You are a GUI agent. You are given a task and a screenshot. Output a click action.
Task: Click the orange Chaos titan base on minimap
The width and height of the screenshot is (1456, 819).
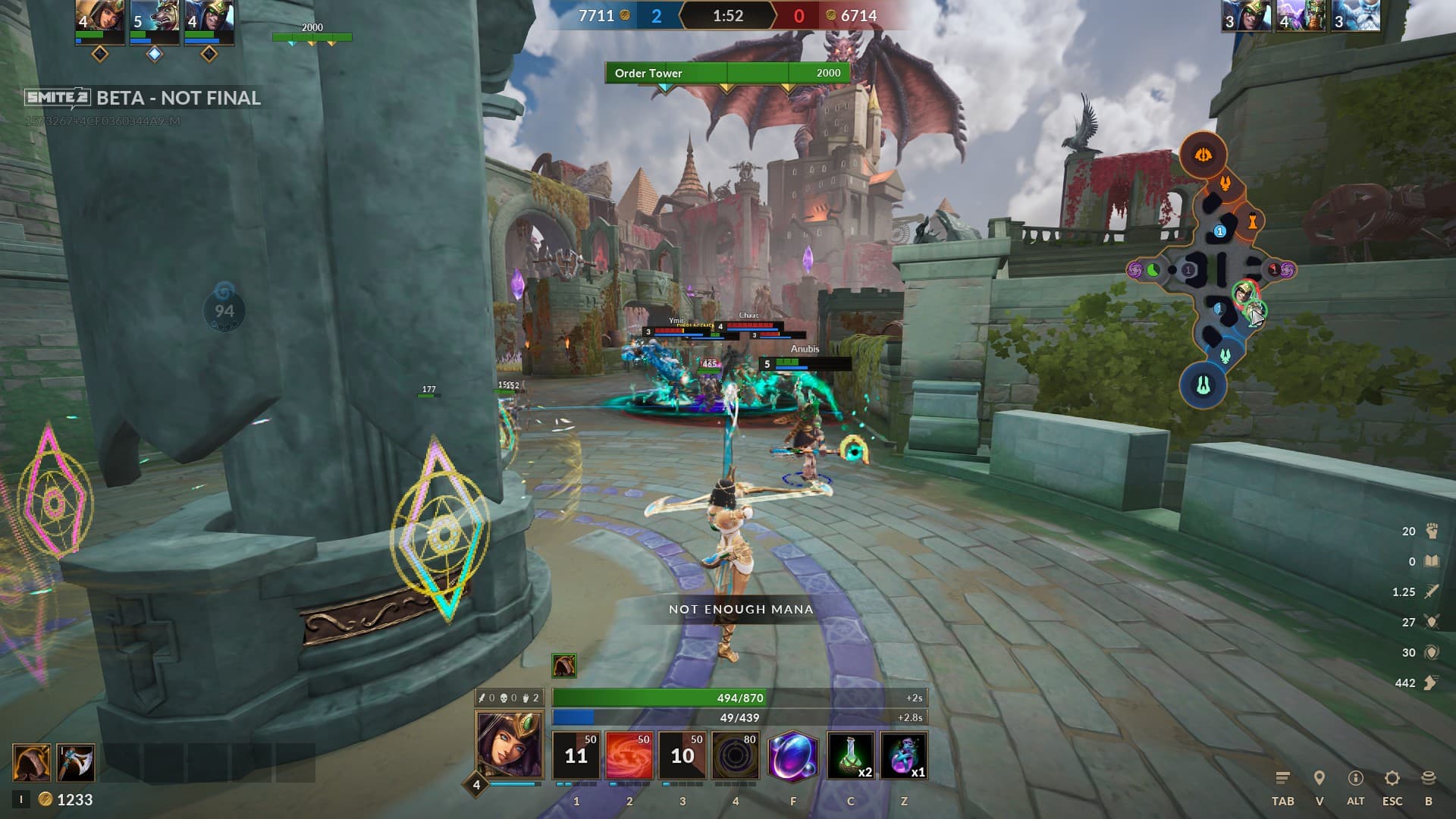click(1203, 155)
